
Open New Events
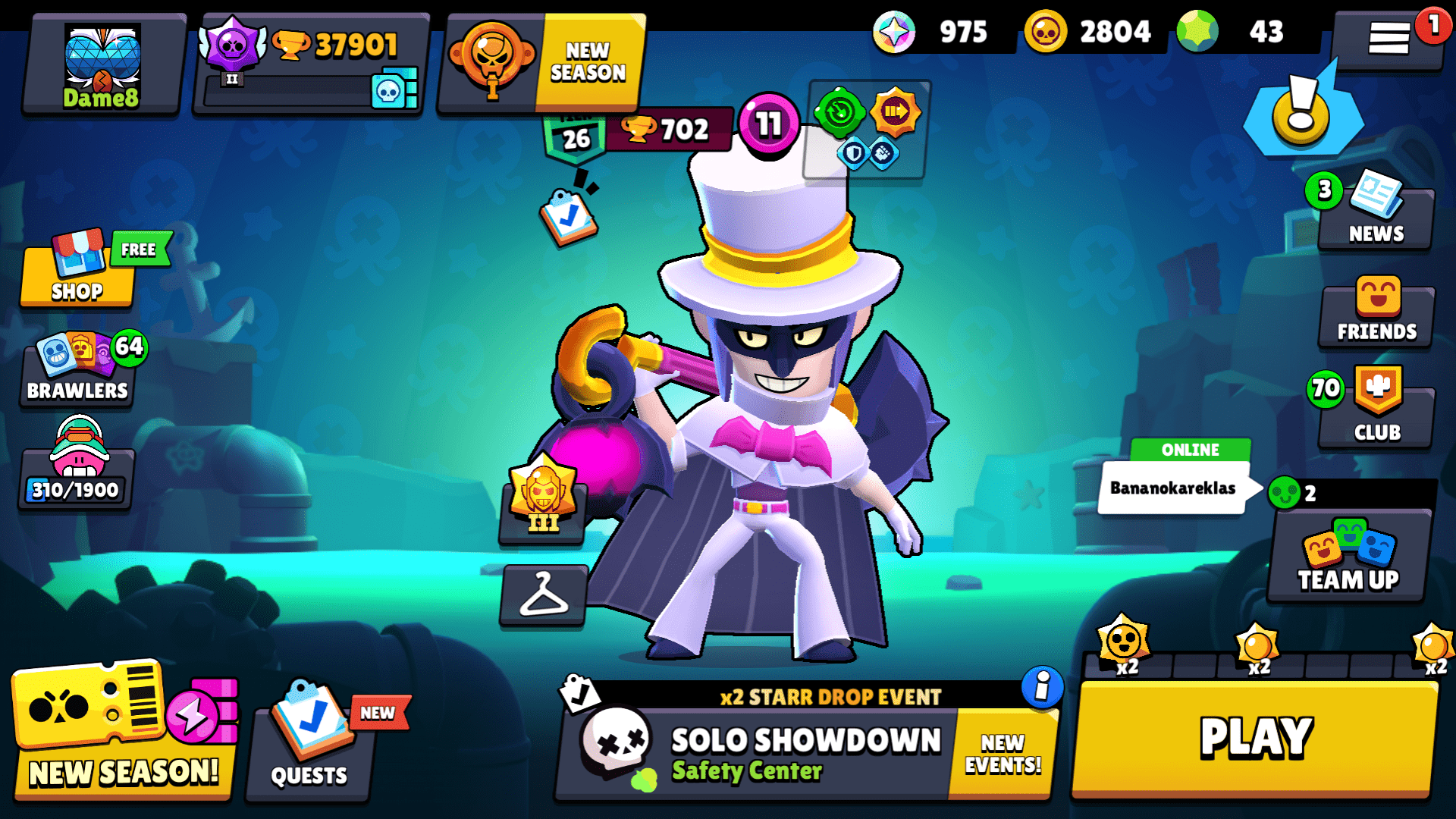pos(1003,751)
